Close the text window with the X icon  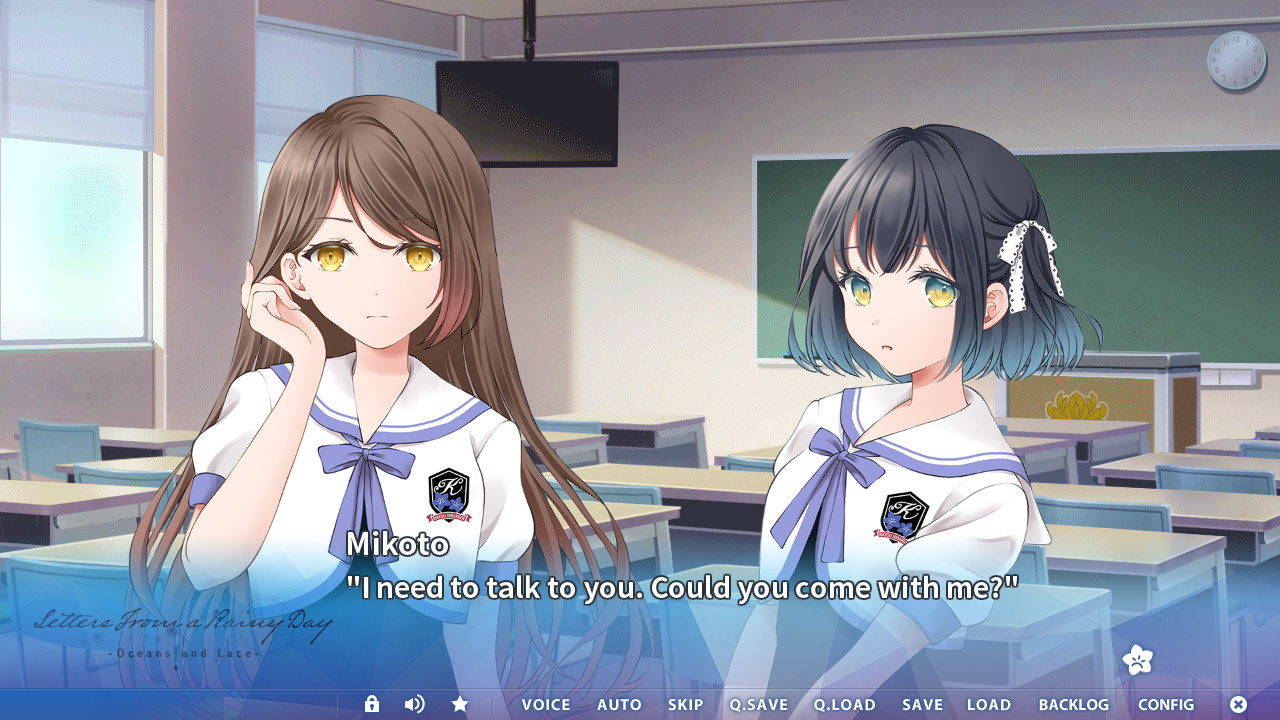1238,704
